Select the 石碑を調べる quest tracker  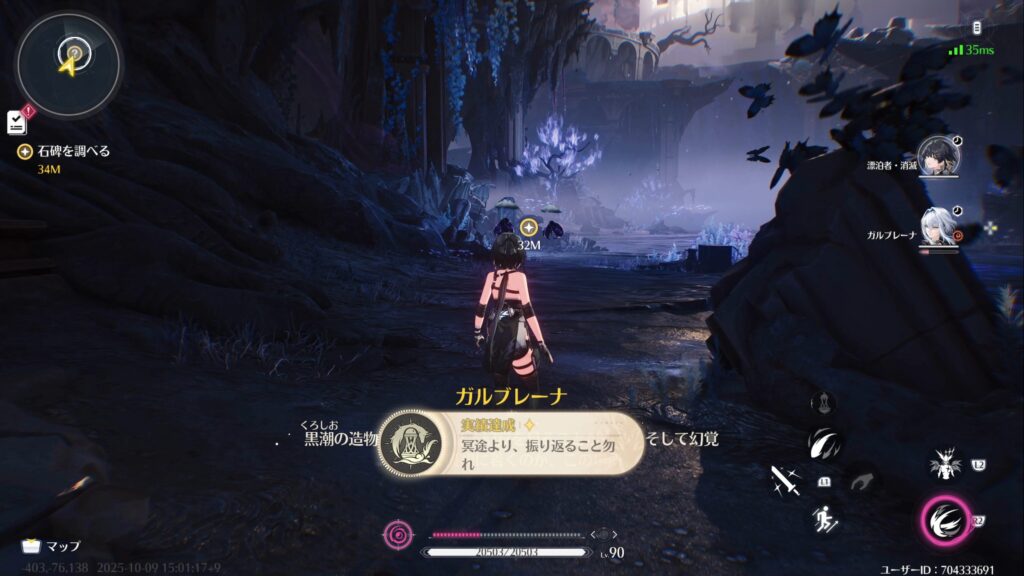click(x=67, y=152)
